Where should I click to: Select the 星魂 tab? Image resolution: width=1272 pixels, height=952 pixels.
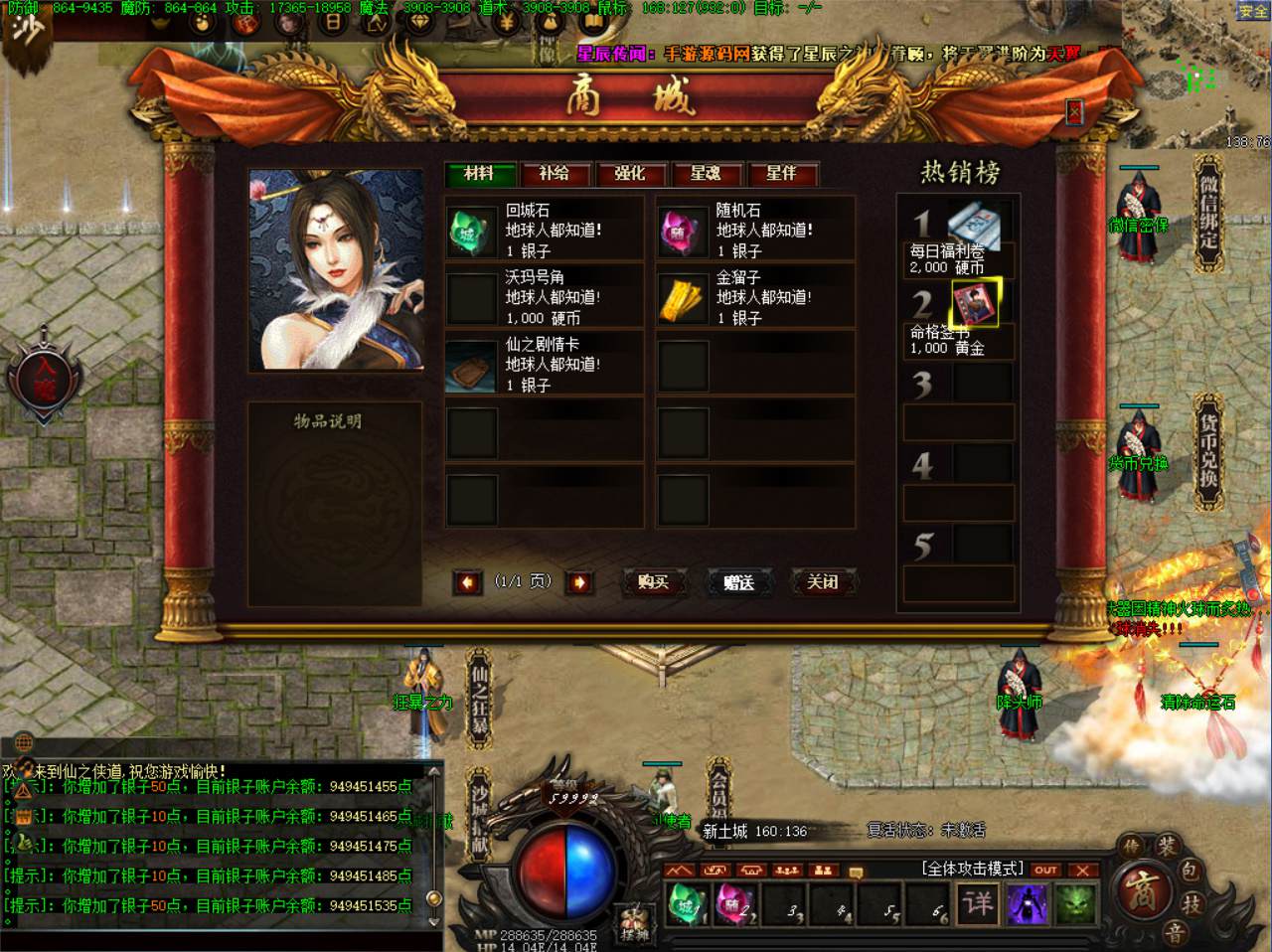coord(706,174)
